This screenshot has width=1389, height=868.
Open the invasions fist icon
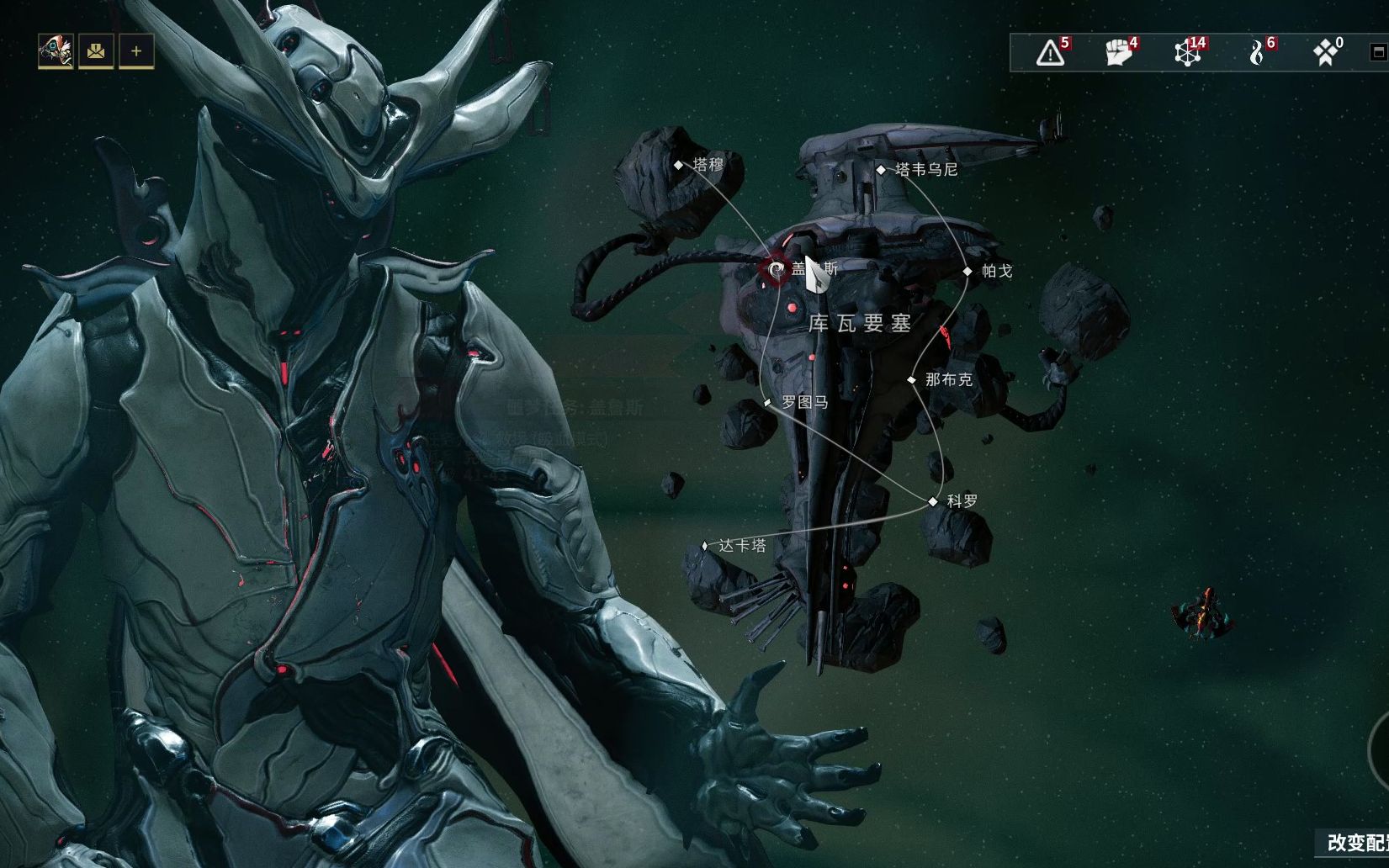pos(1118,52)
